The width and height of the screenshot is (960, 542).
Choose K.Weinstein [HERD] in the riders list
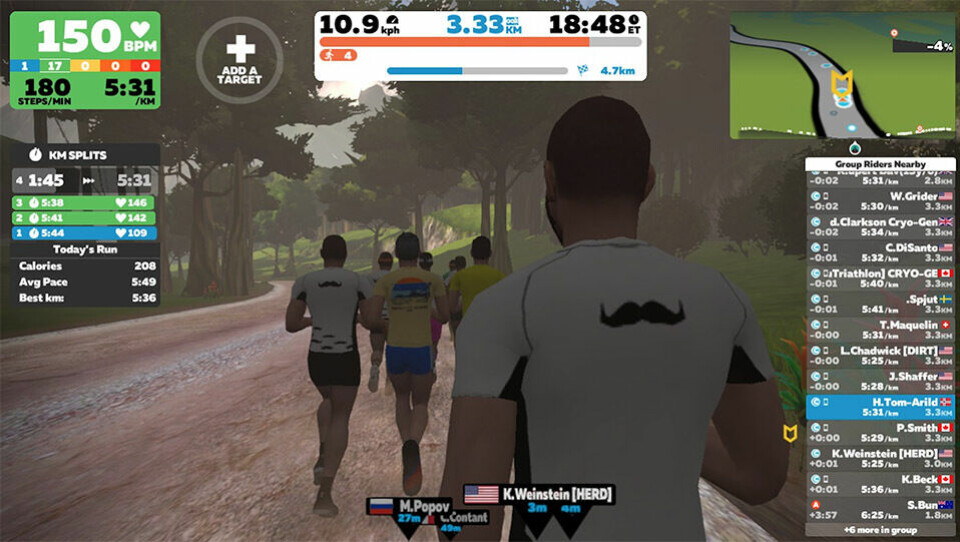click(x=880, y=458)
